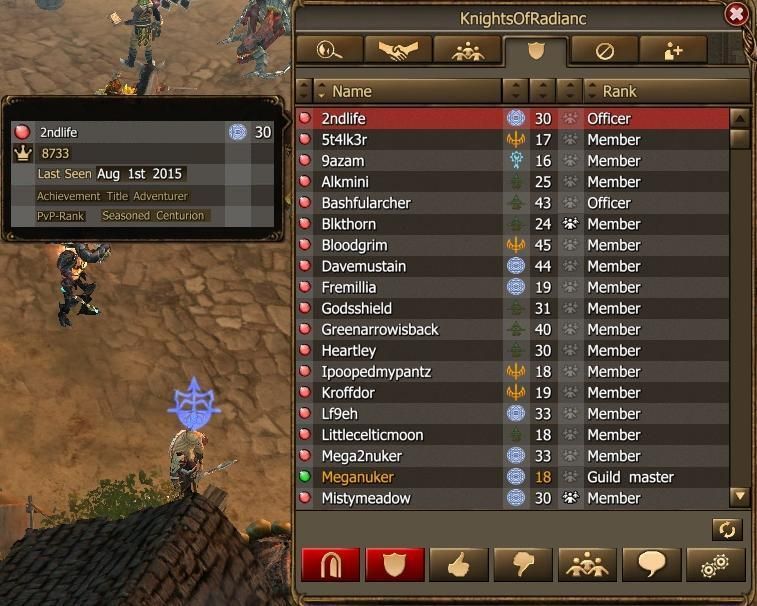Screen dimensions: 757x606
Task: Open the blocked-circle ignore tab
Action: 604,50
